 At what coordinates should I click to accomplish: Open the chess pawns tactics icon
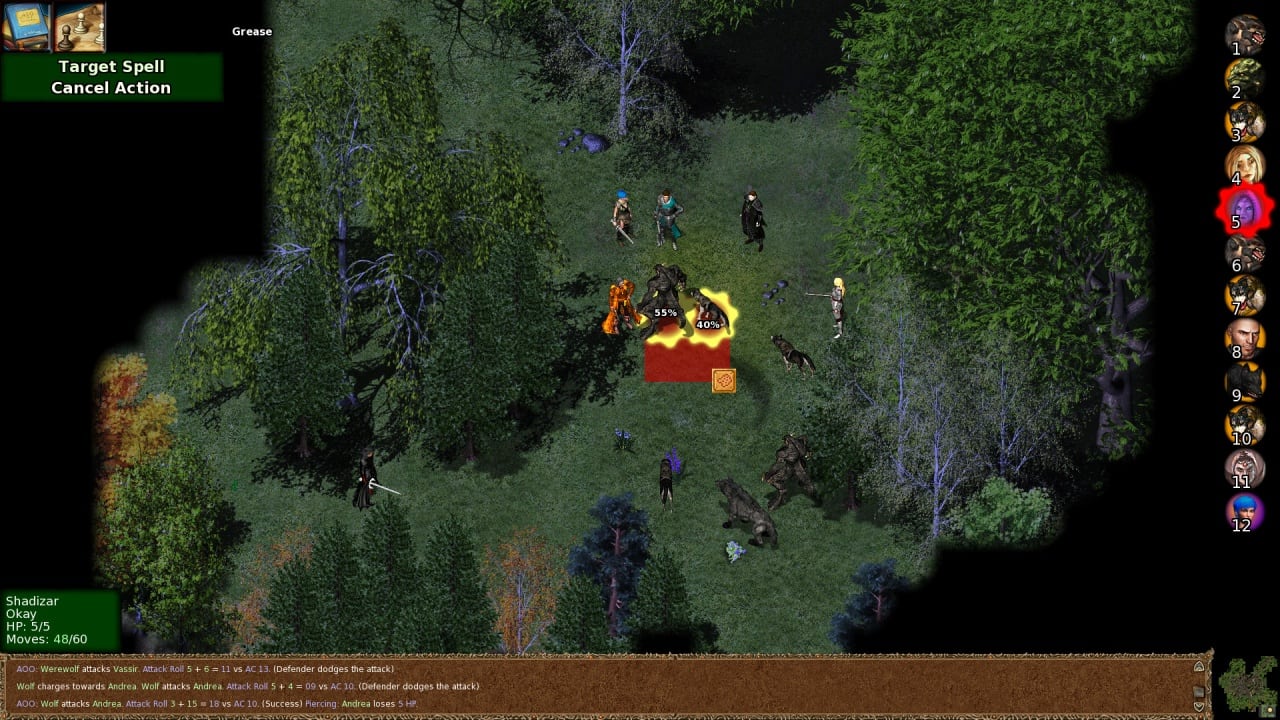[80, 26]
